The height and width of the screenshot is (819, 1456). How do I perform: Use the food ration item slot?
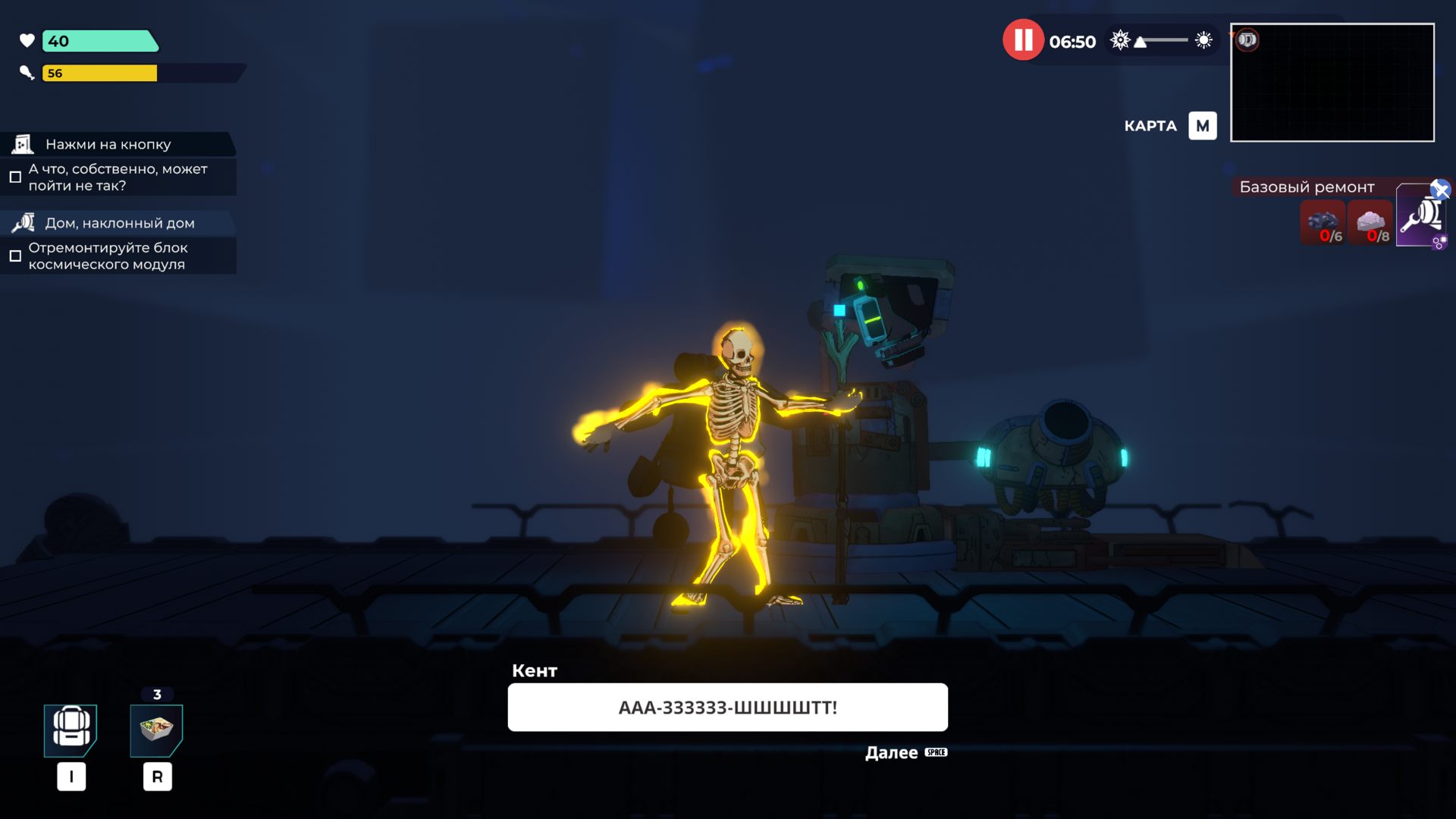tap(156, 730)
